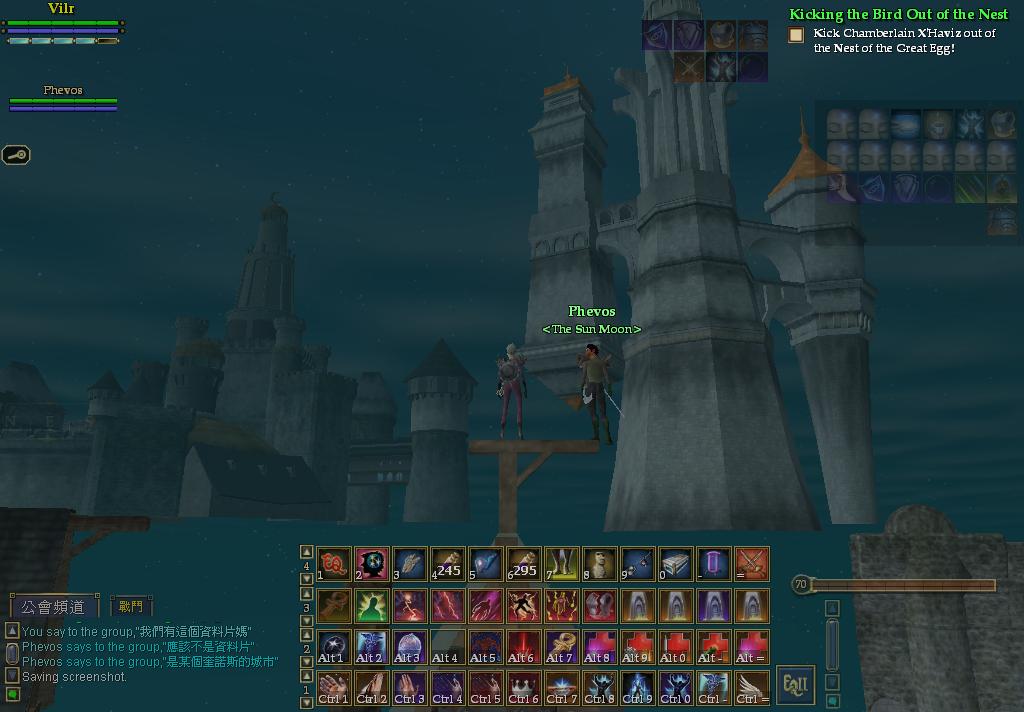Activate the crossed swords slot on hotbar 4
Image resolution: width=1024 pixels, height=712 pixels.
click(x=752, y=564)
